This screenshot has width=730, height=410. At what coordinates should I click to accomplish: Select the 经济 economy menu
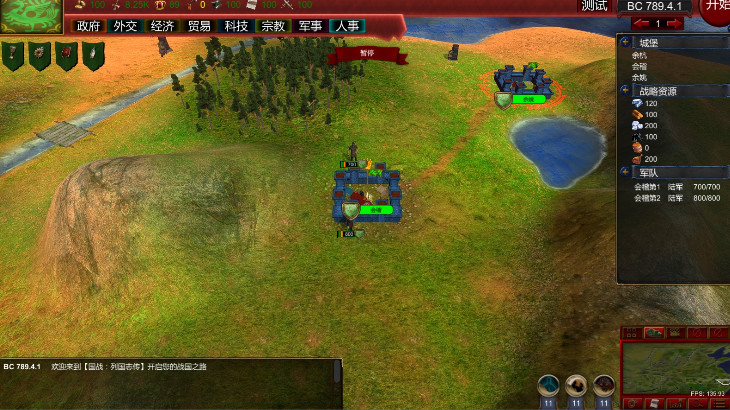[163, 26]
